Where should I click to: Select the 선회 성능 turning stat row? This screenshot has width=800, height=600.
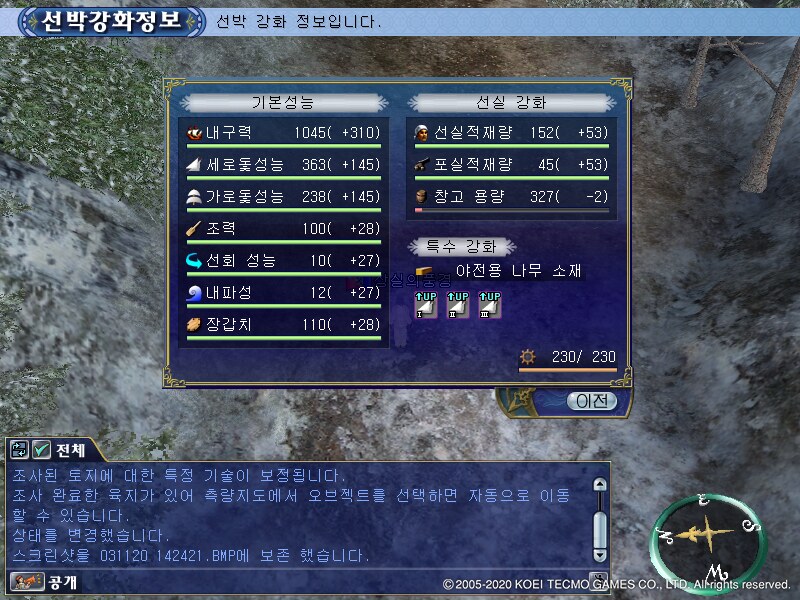coord(283,261)
